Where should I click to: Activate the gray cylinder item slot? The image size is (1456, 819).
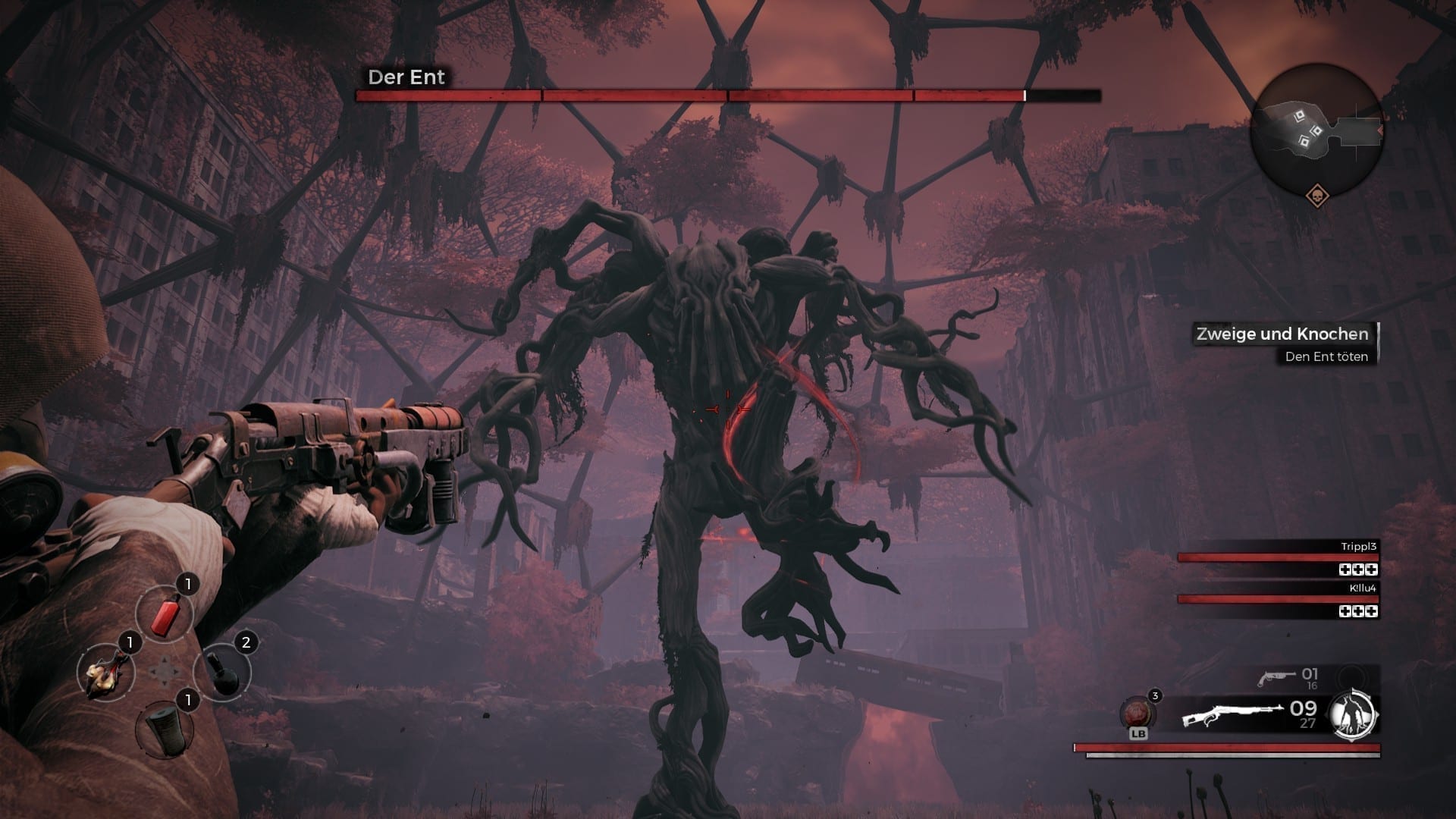click(x=163, y=728)
